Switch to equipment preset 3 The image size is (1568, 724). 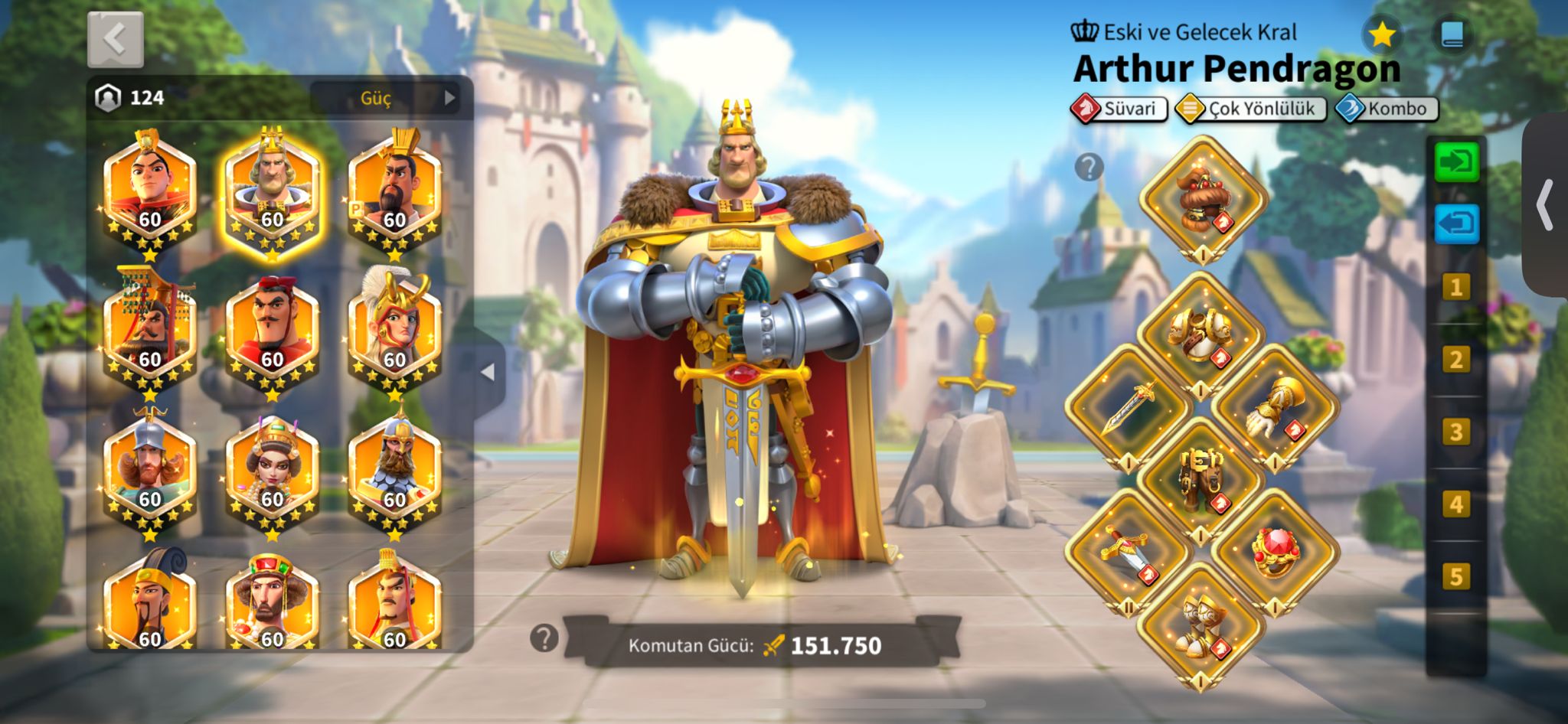click(1455, 432)
